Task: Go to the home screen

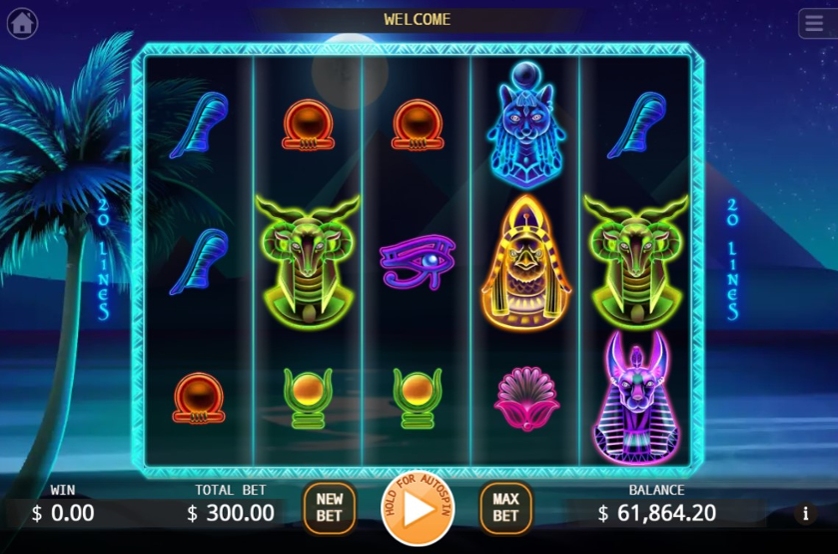Action: (22, 22)
